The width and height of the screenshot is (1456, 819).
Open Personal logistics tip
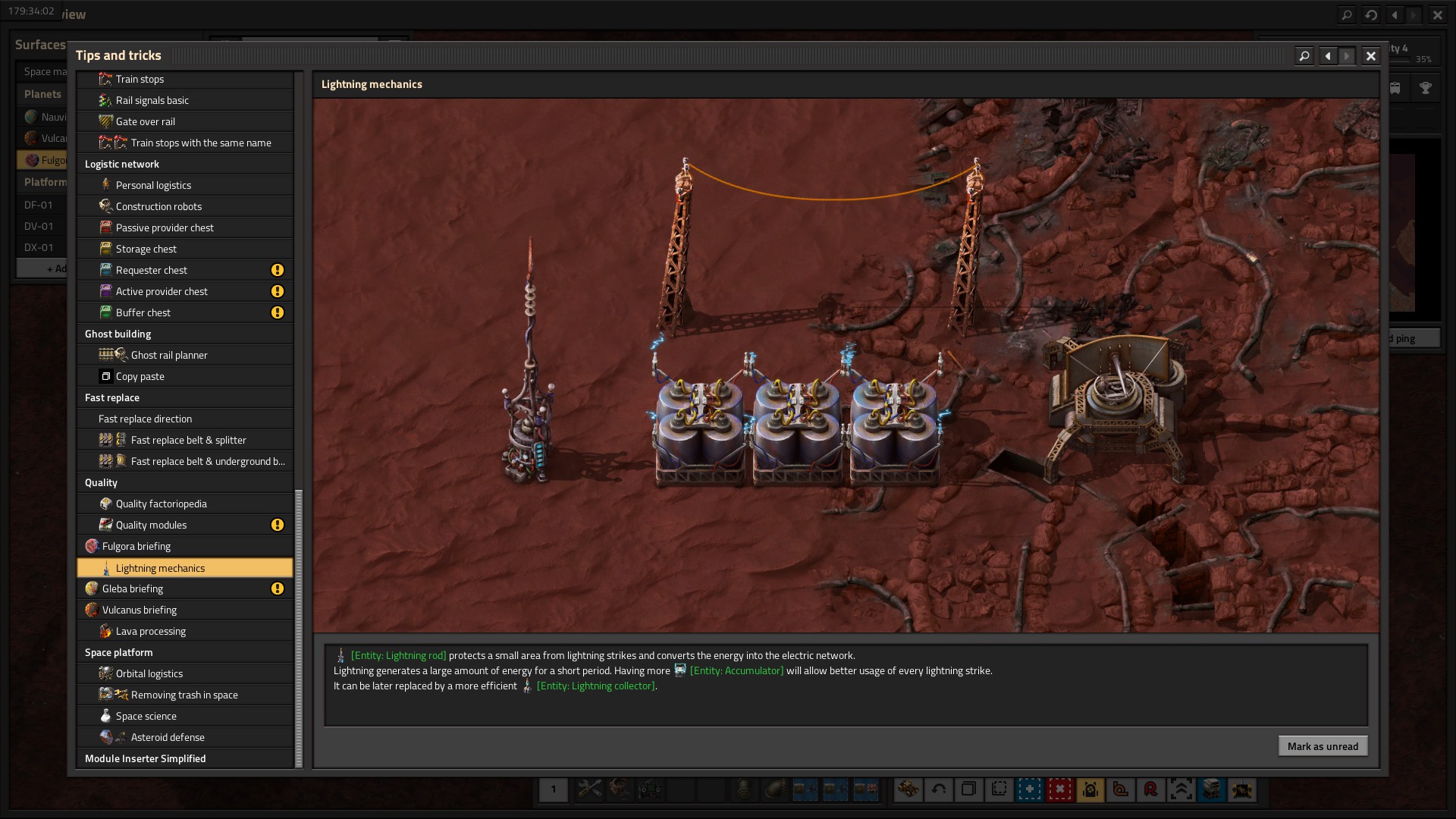tap(153, 185)
